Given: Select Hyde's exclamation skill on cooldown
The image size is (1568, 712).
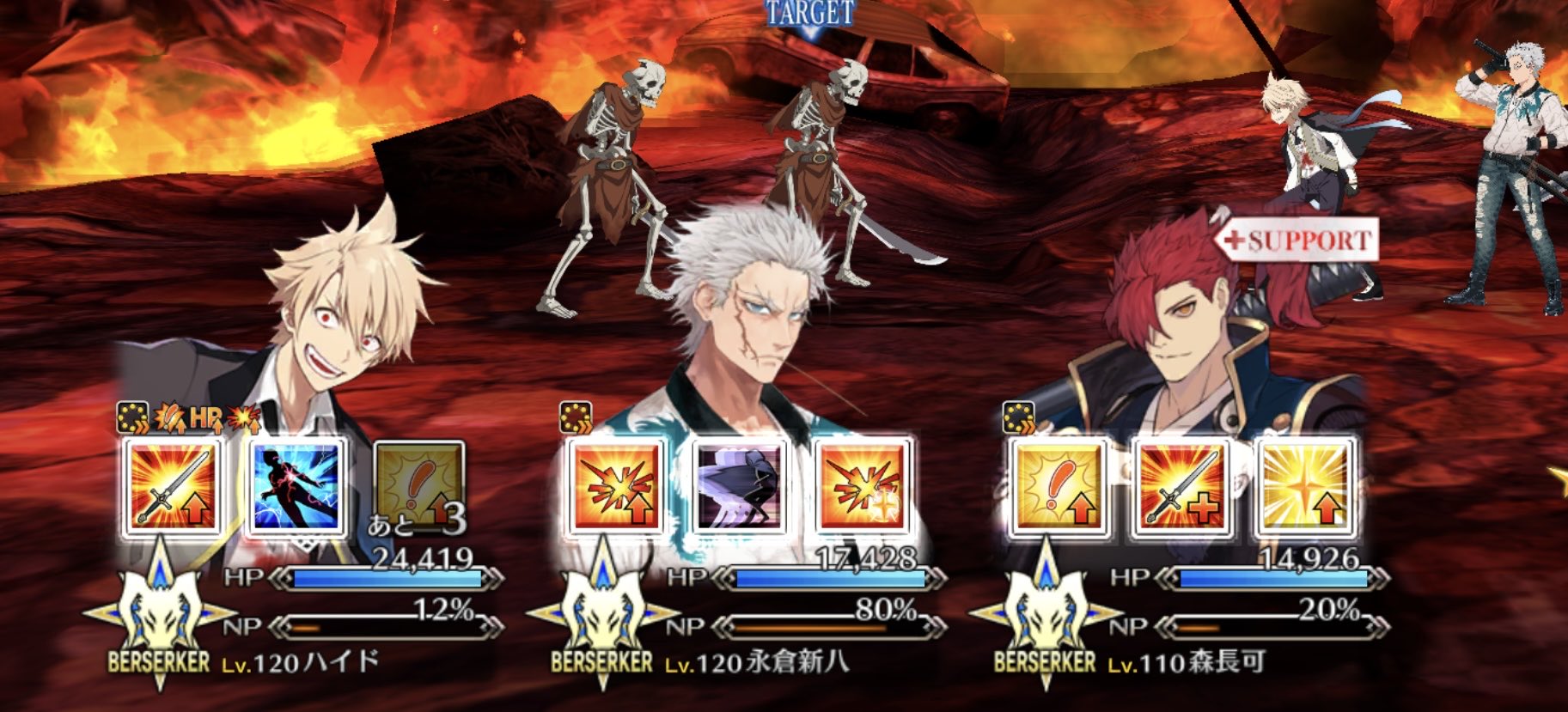Looking at the screenshot, I should [419, 488].
